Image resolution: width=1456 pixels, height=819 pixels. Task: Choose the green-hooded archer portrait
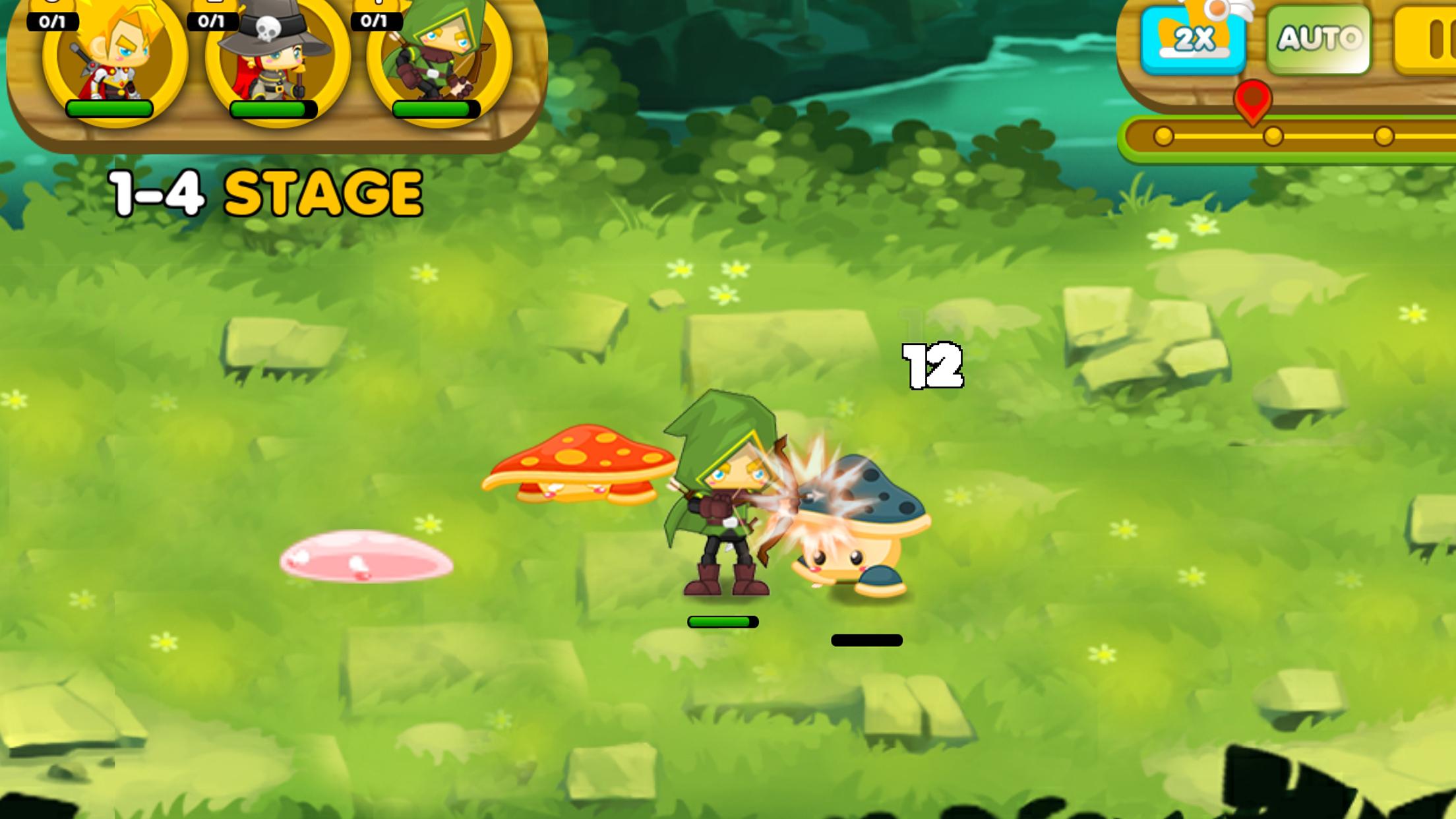click(x=438, y=56)
